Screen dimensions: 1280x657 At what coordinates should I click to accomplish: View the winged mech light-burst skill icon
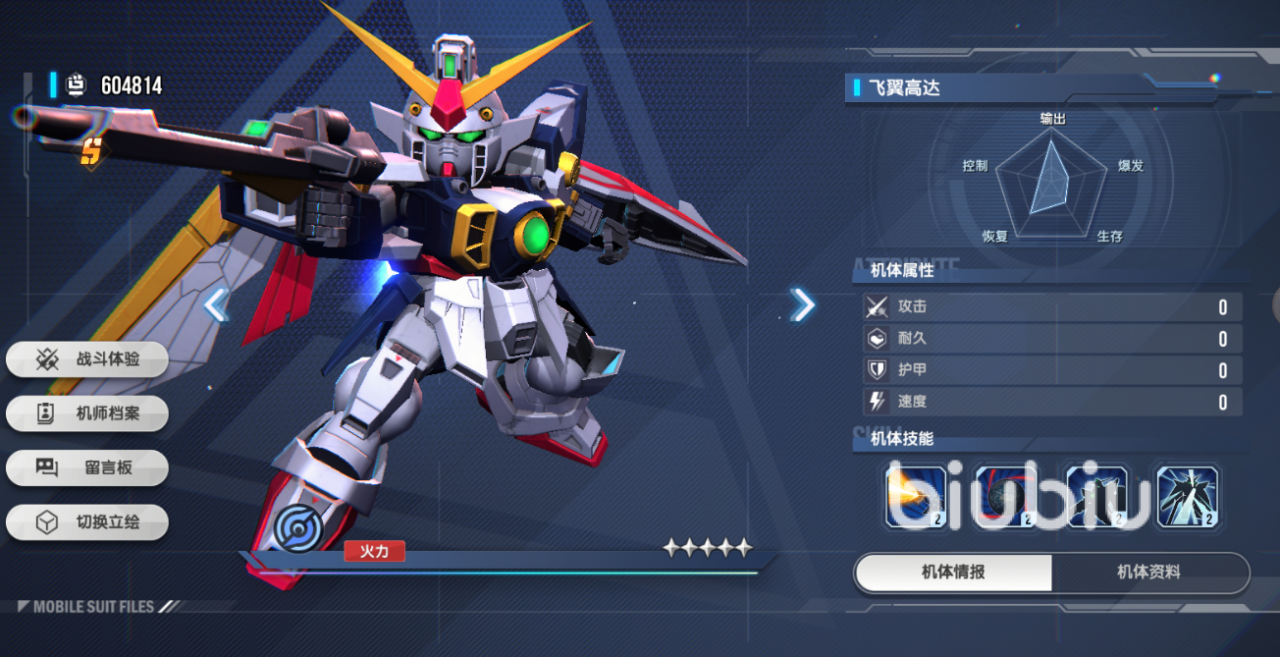coord(1187,496)
